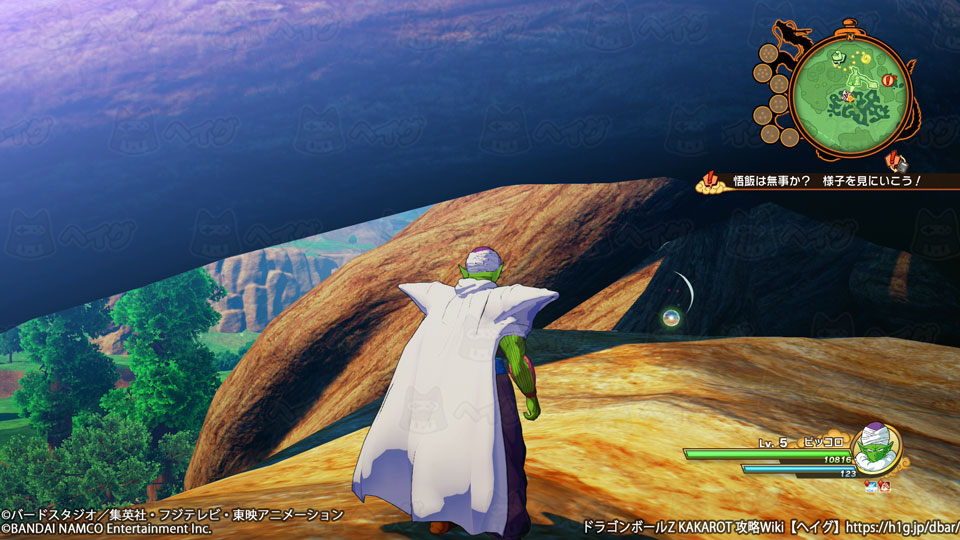This screenshot has height=540, width=960.
Task: Open the h1g.jp wiki link in the watermark
Action: (x=897, y=525)
